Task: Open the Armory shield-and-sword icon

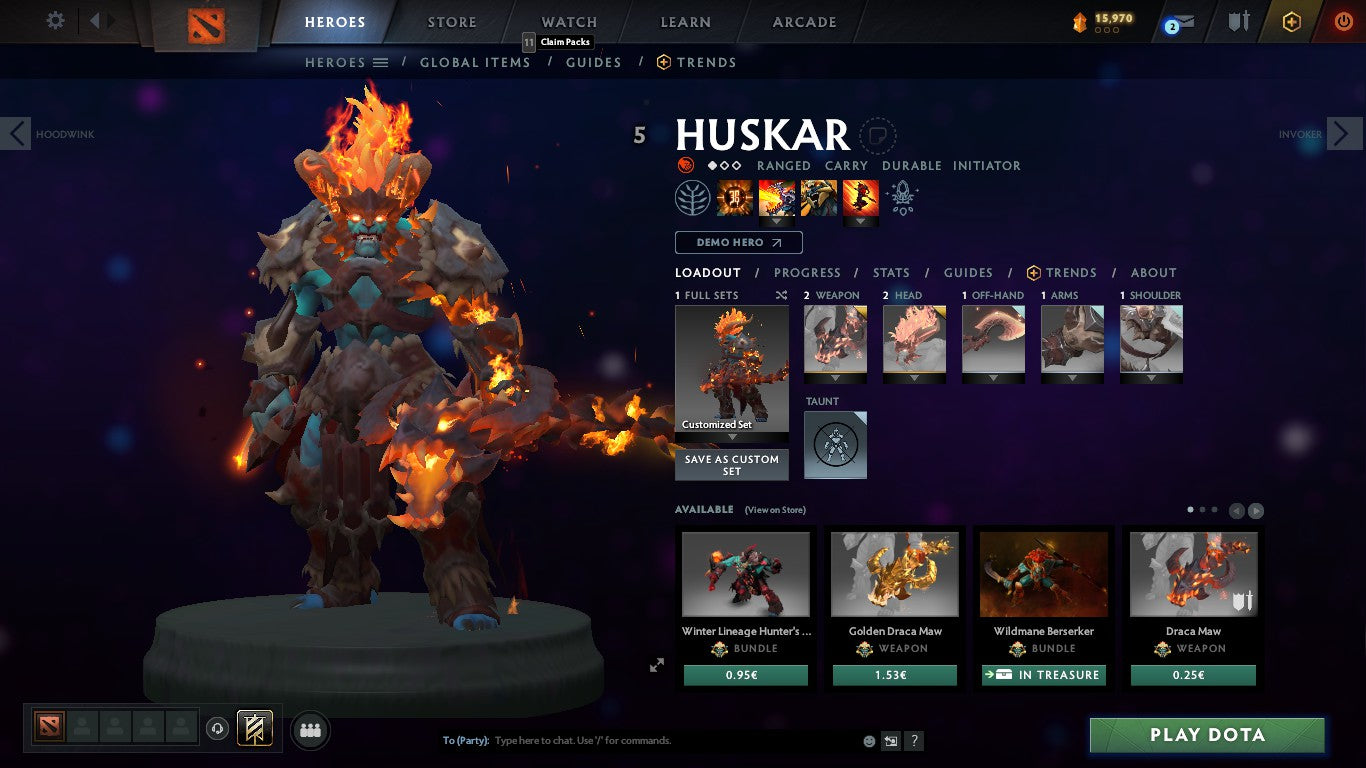Action: click(1240, 20)
